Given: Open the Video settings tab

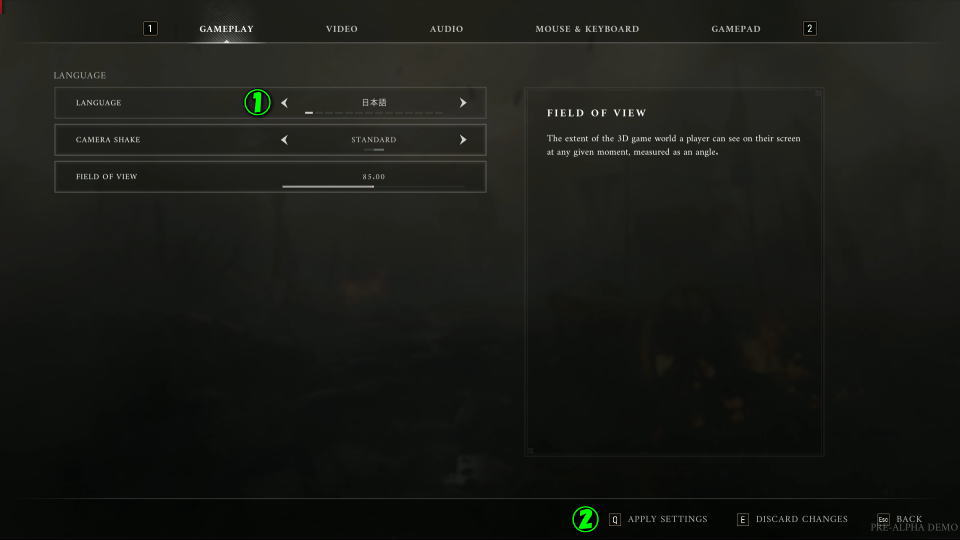Looking at the screenshot, I should (x=341, y=29).
